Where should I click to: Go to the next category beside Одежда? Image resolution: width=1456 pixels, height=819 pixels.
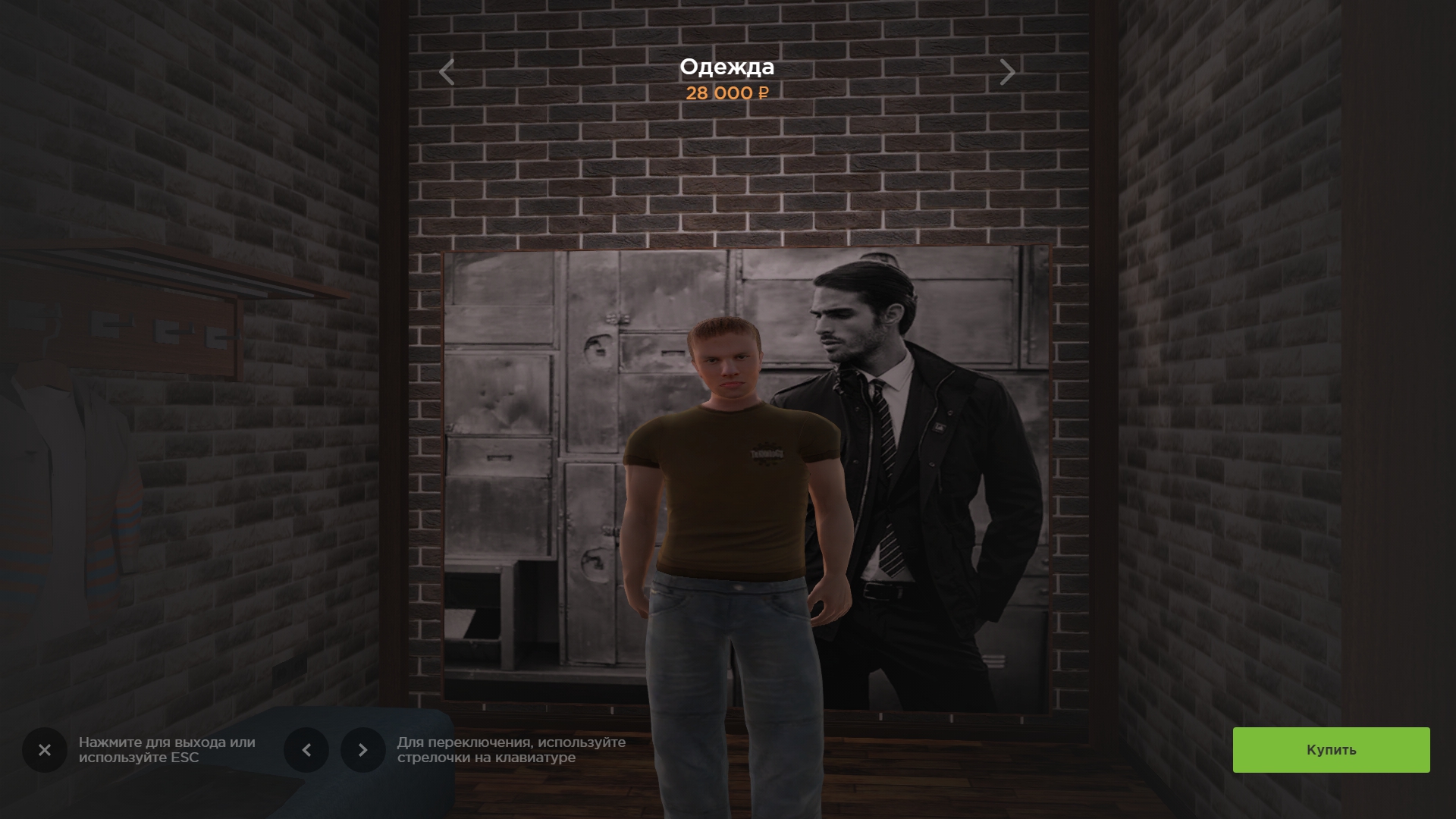click(x=1007, y=72)
